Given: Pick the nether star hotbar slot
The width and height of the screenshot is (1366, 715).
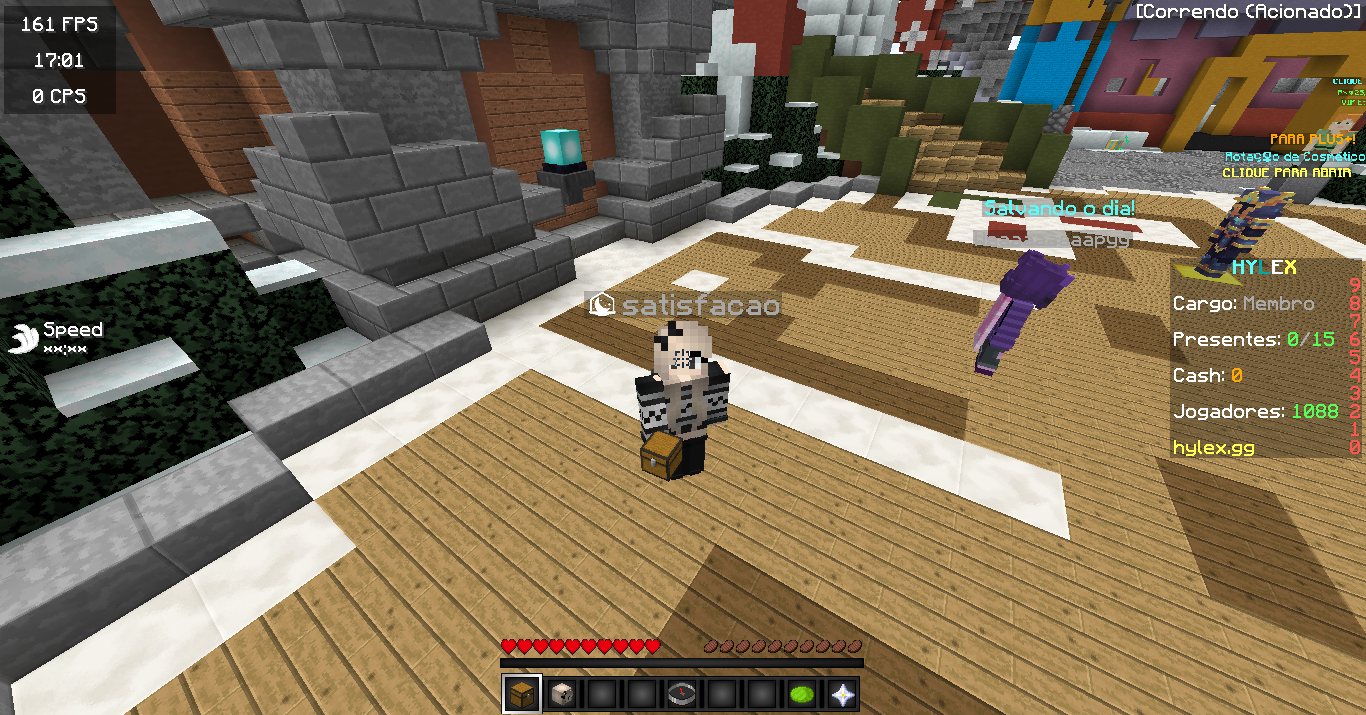Looking at the screenshot, I should pos(841,694).
